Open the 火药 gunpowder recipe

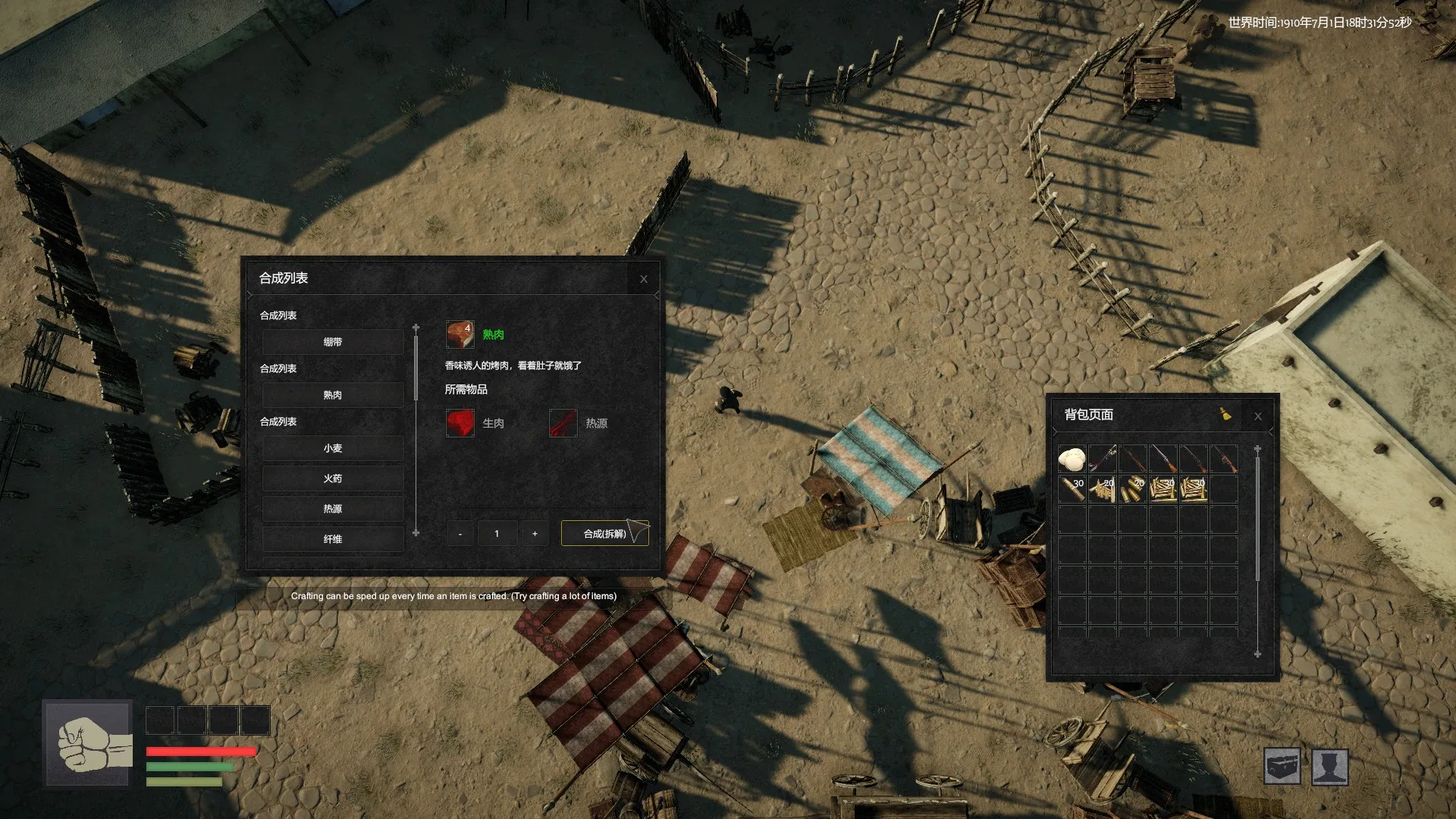tap(333, 479)
